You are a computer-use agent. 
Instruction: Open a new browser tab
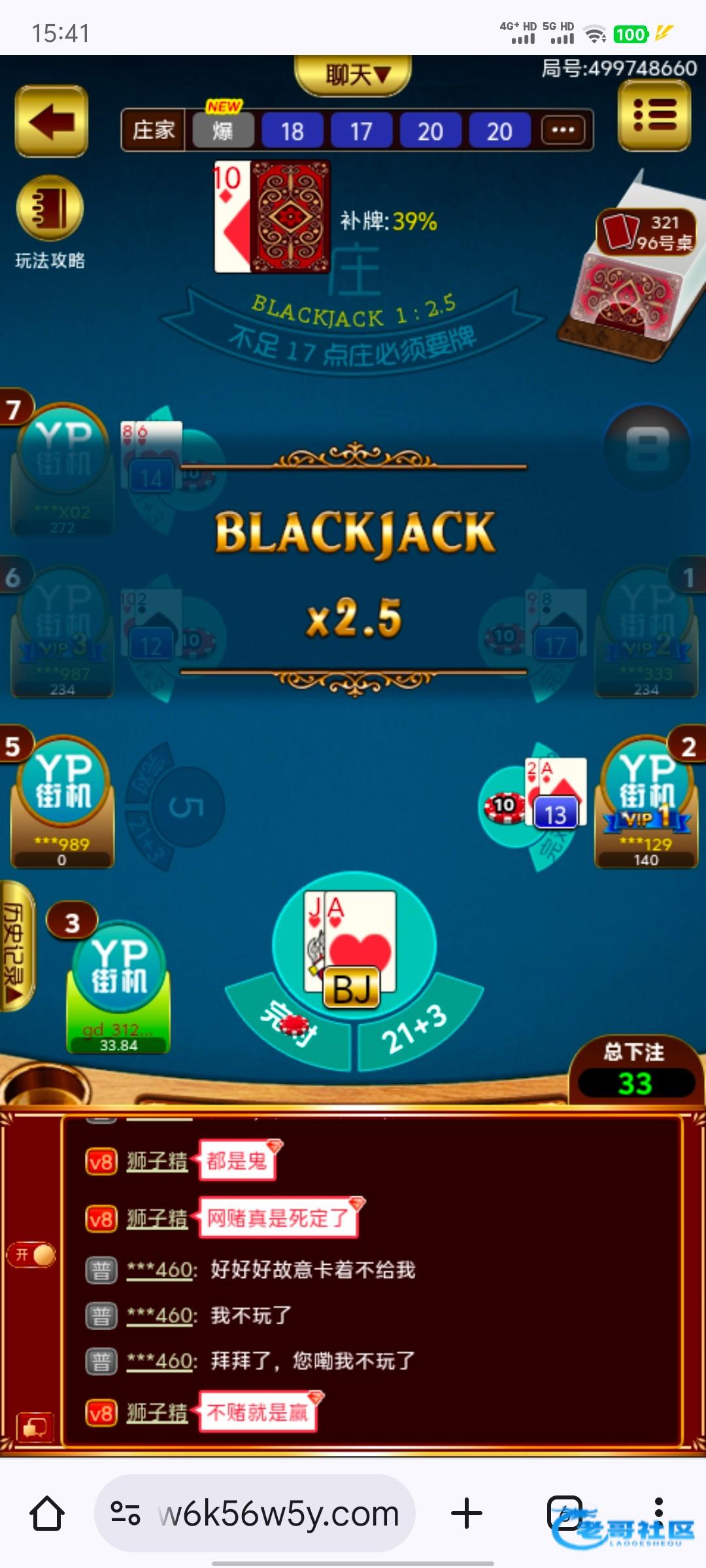click(467, 1514)
